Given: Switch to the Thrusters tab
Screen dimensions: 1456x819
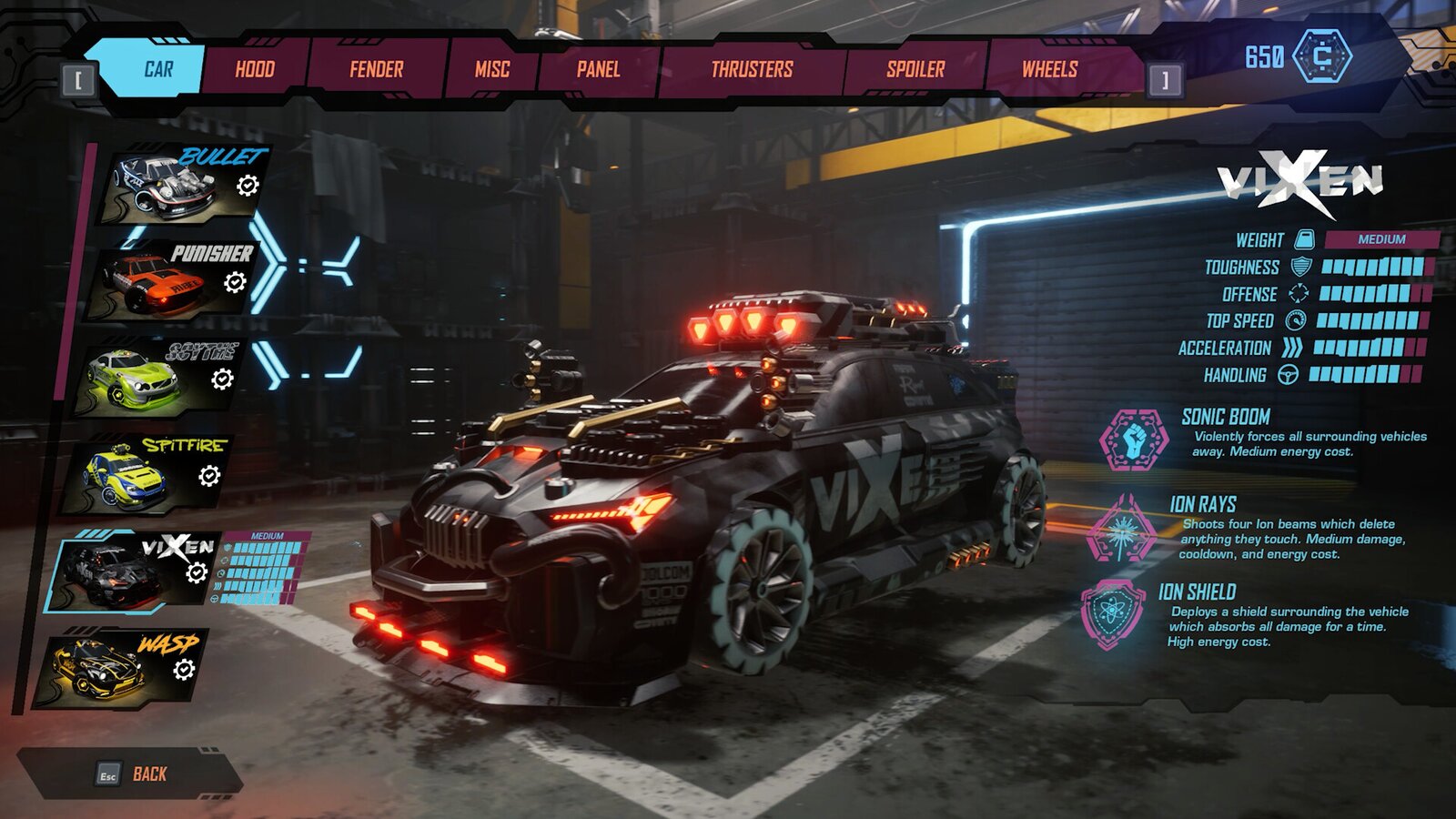Looking at the screenshot, I should click(x=752, y=67).
